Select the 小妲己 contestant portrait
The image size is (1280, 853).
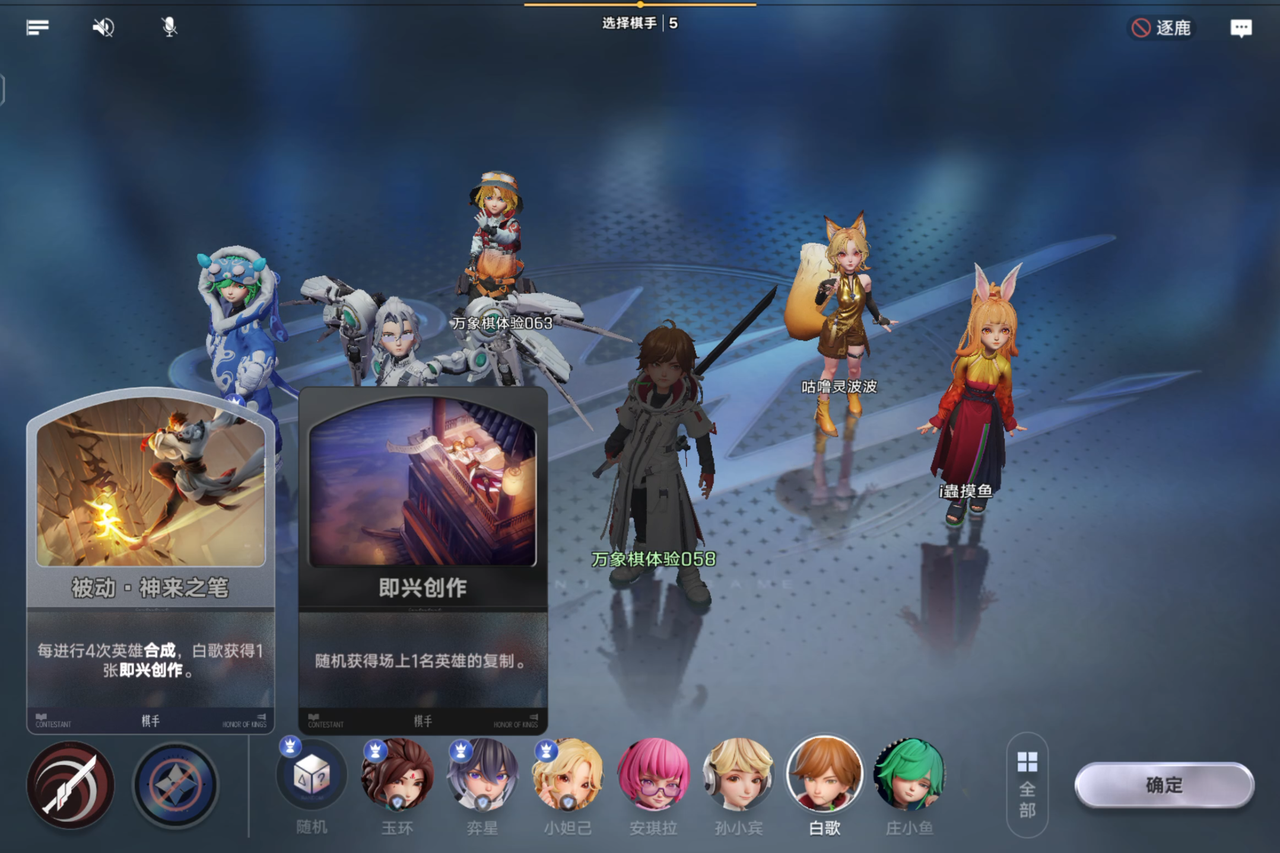567,775
